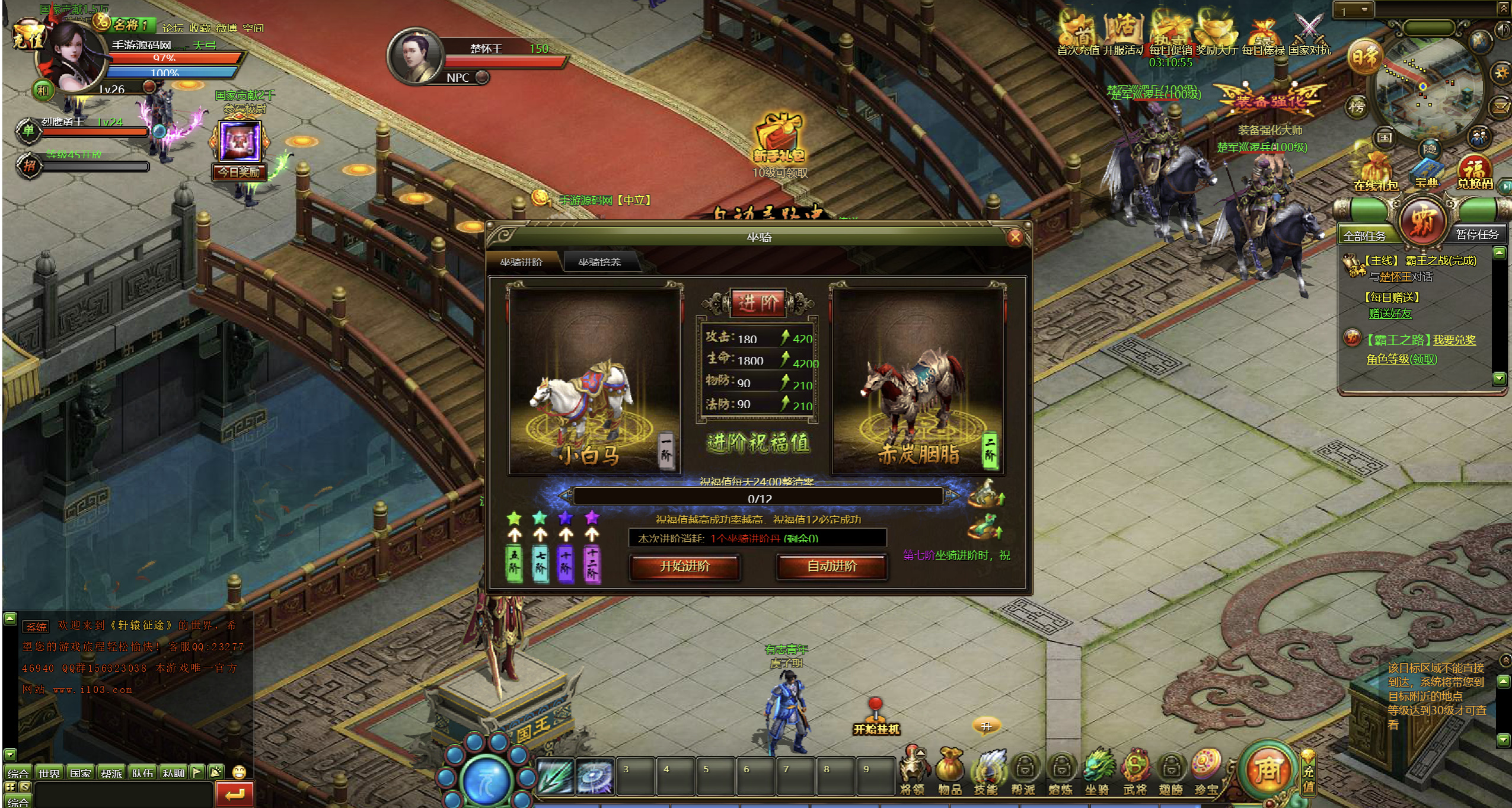Click the 开始挂机 auto-battle button

[876, 718]
